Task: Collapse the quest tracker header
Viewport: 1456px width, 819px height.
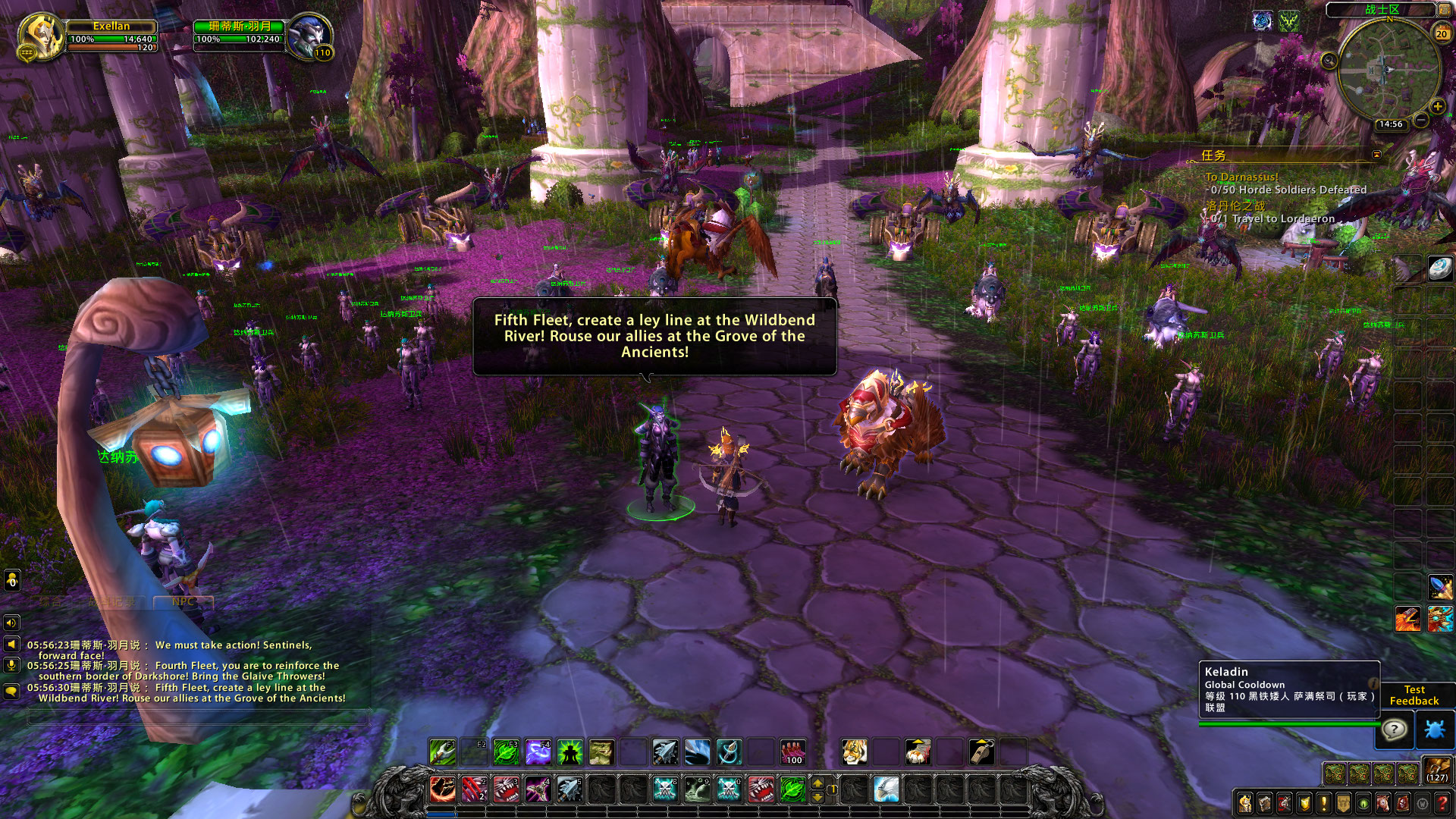Action: point(1377,155)
